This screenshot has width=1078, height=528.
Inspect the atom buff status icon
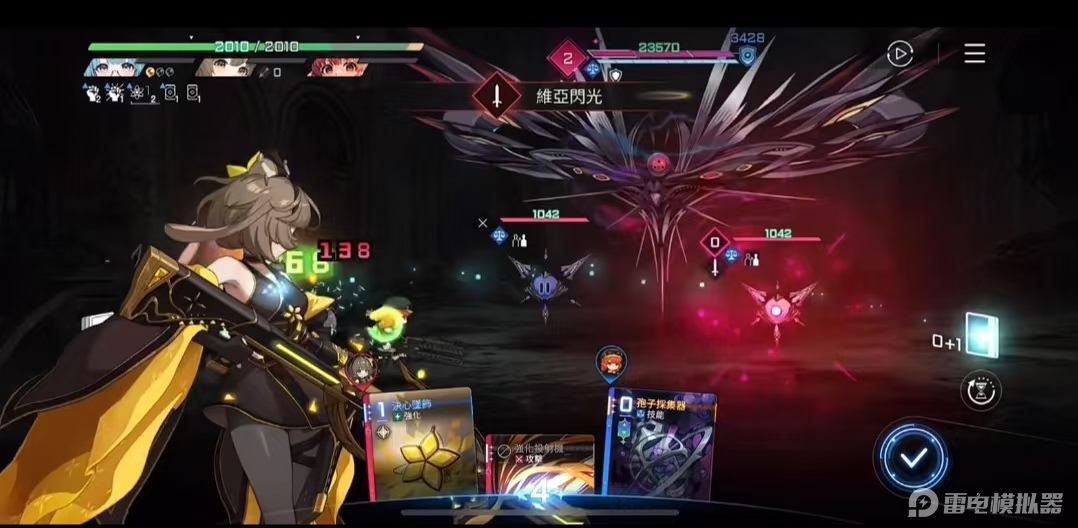pyautogui.click(x=139, y=93)
